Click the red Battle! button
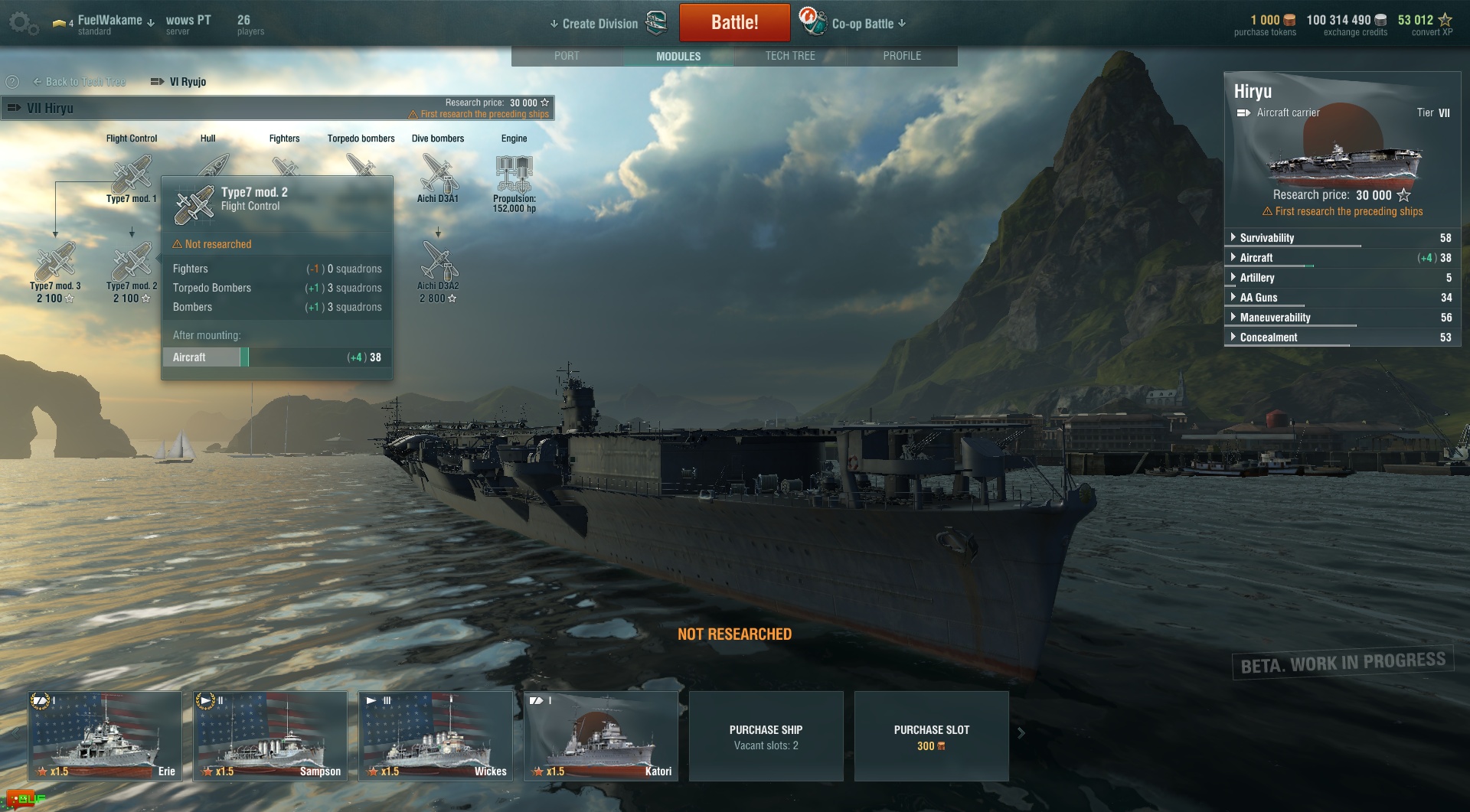This screenshot has height=812, width=1470. 734,23
